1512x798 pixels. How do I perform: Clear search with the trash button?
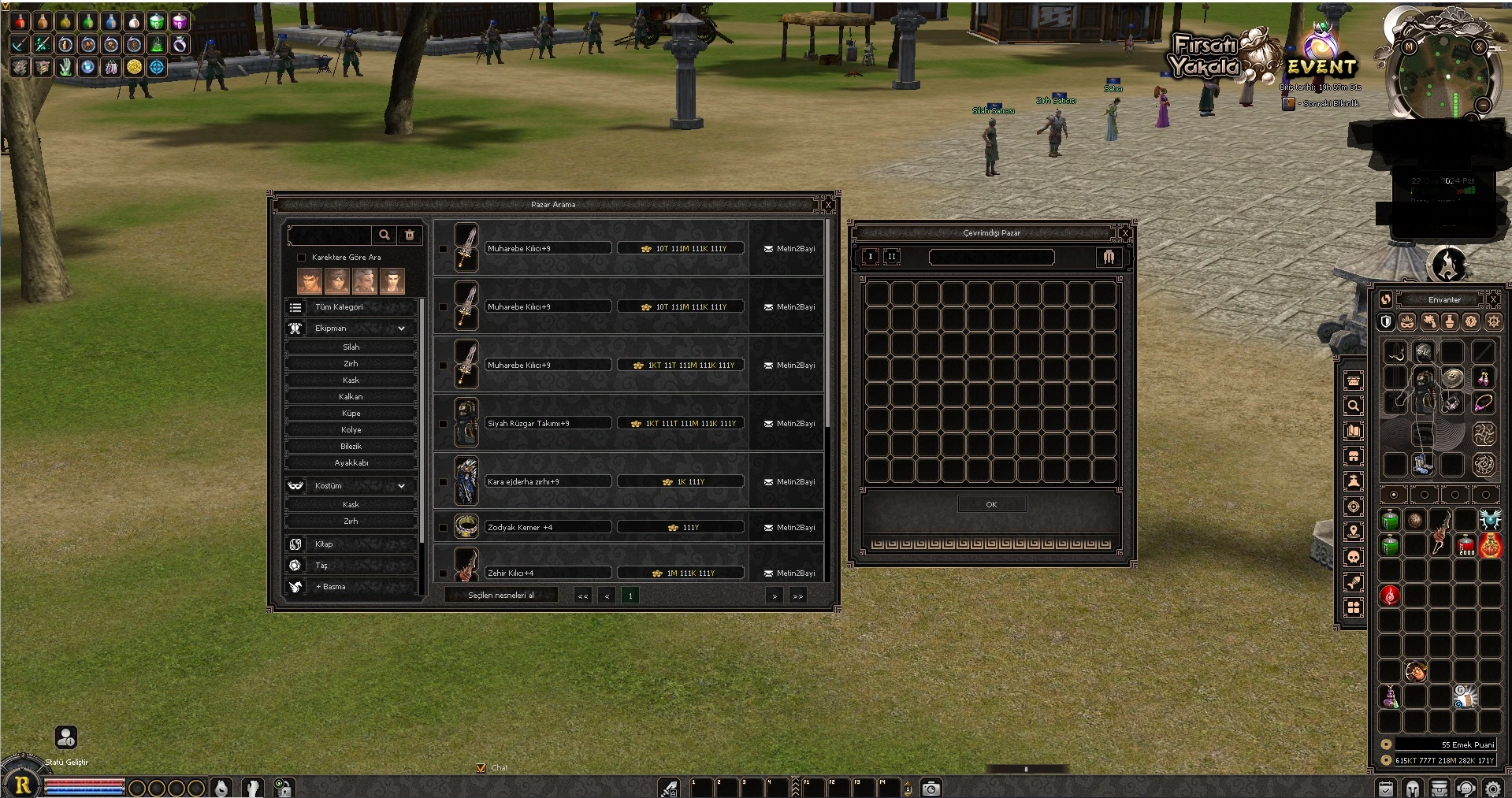click(x=410, y=235)
